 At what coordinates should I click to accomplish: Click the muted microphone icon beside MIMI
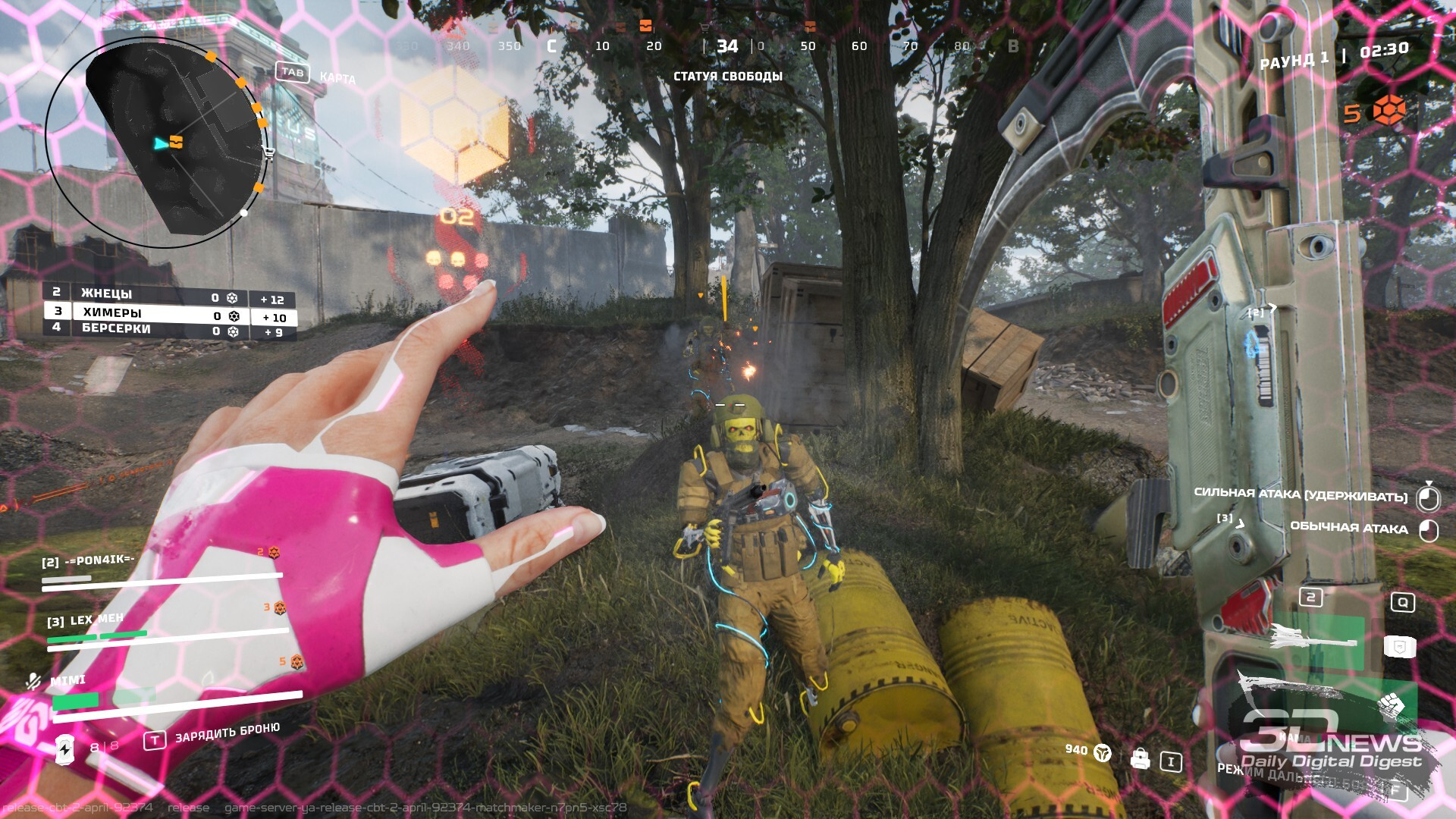pos(33,681)
